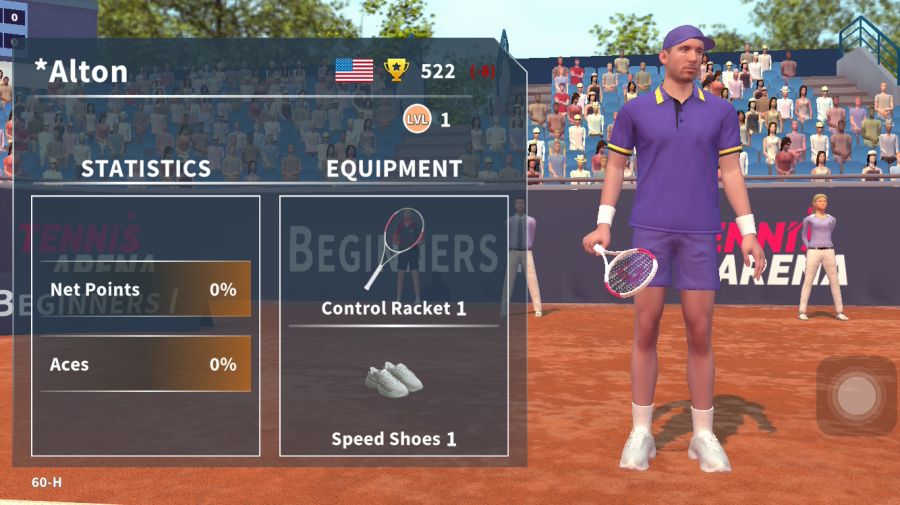Viewport: 900px width, 505px height.
Task: Click the United States flag icon
Action: tap(354, 70)
